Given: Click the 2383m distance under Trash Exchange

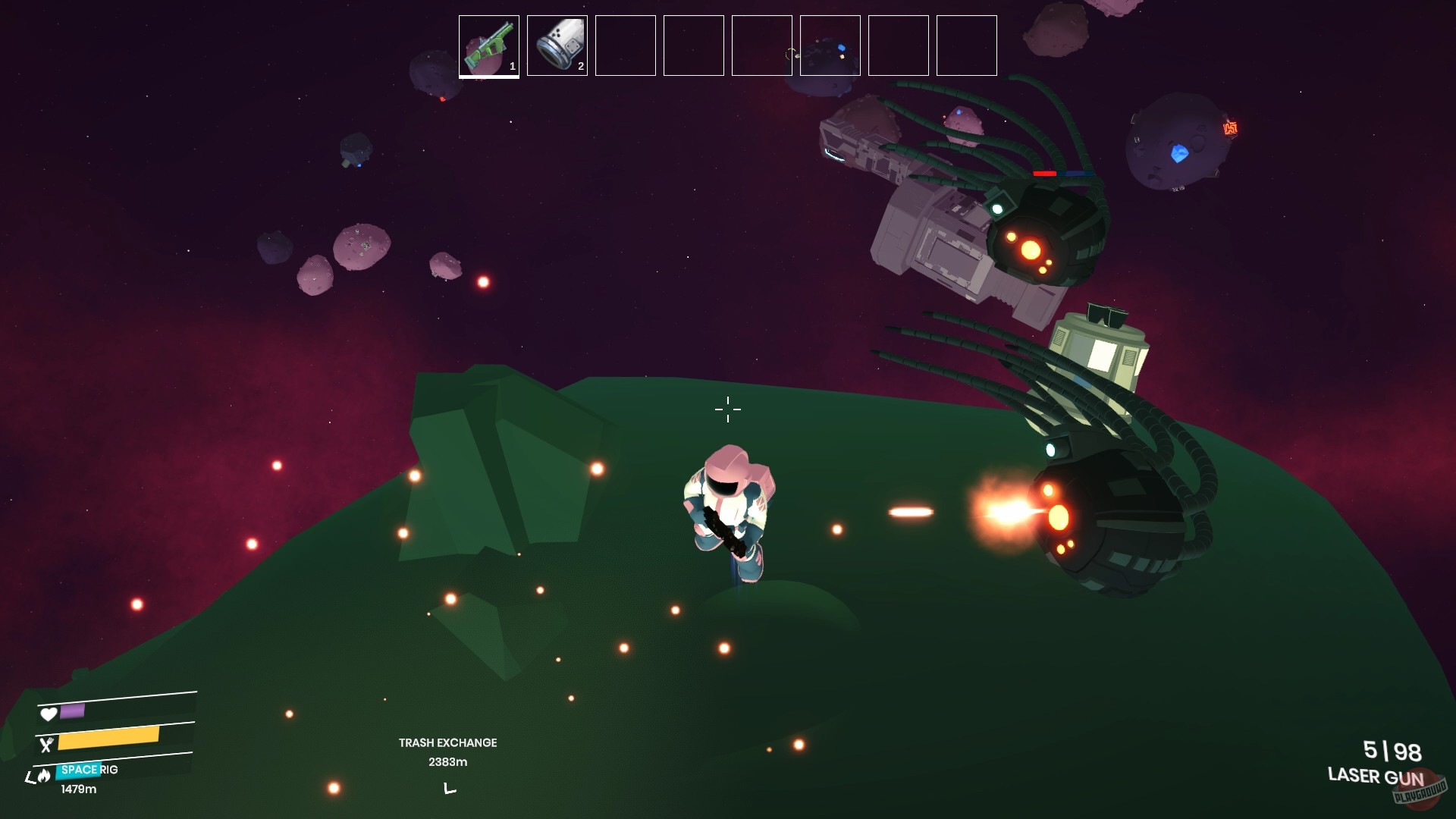Looking at the screenshot, I should 447,762.
